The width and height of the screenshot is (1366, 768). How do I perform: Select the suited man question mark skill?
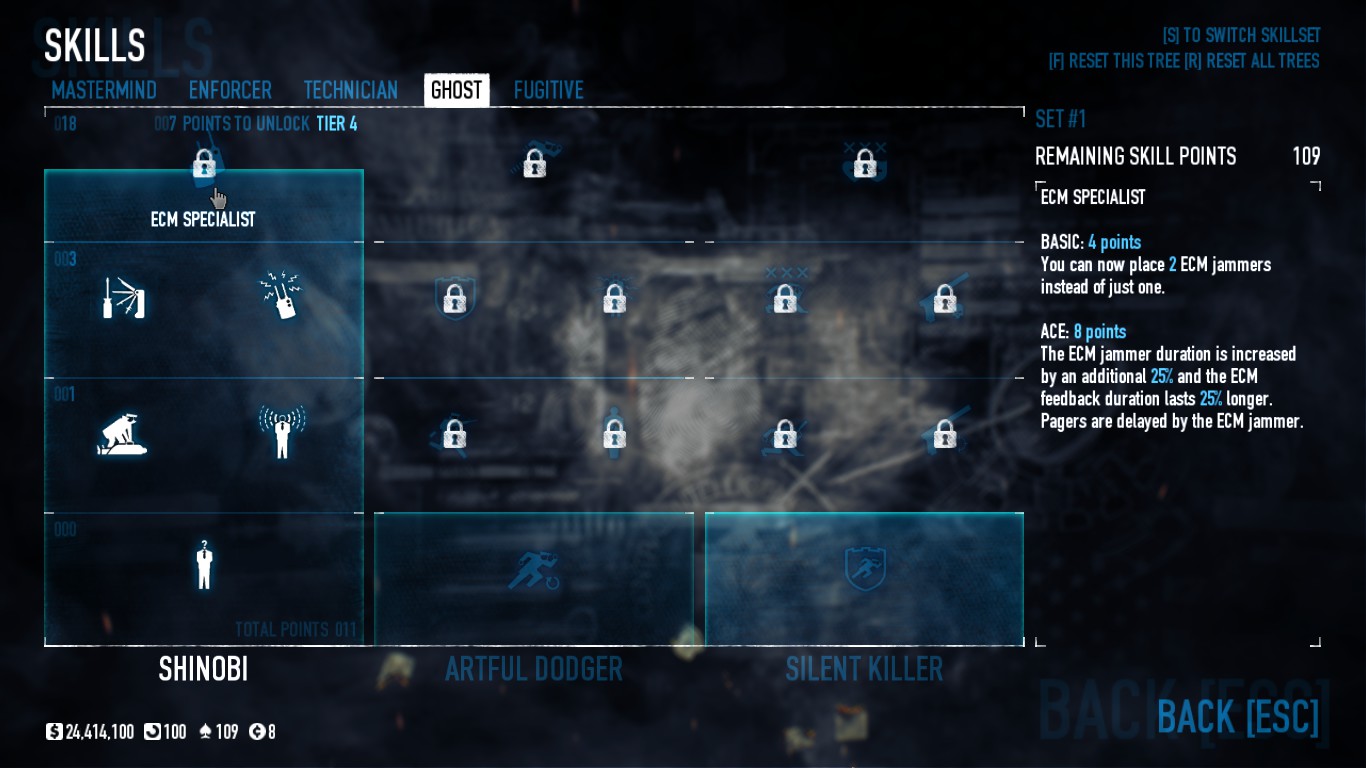point(204,565)
